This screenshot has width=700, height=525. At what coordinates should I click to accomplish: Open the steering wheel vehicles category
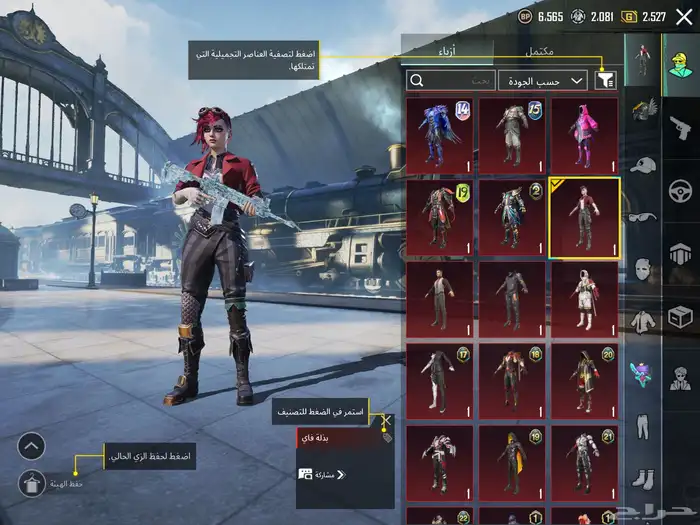click(x=681, y=189)
